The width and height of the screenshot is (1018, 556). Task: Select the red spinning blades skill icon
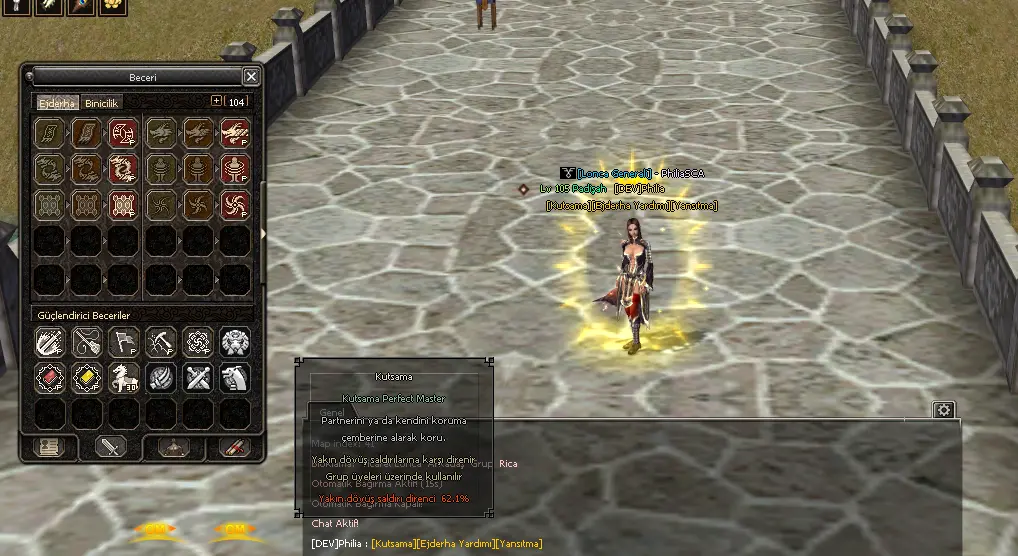tap(235, 205)
